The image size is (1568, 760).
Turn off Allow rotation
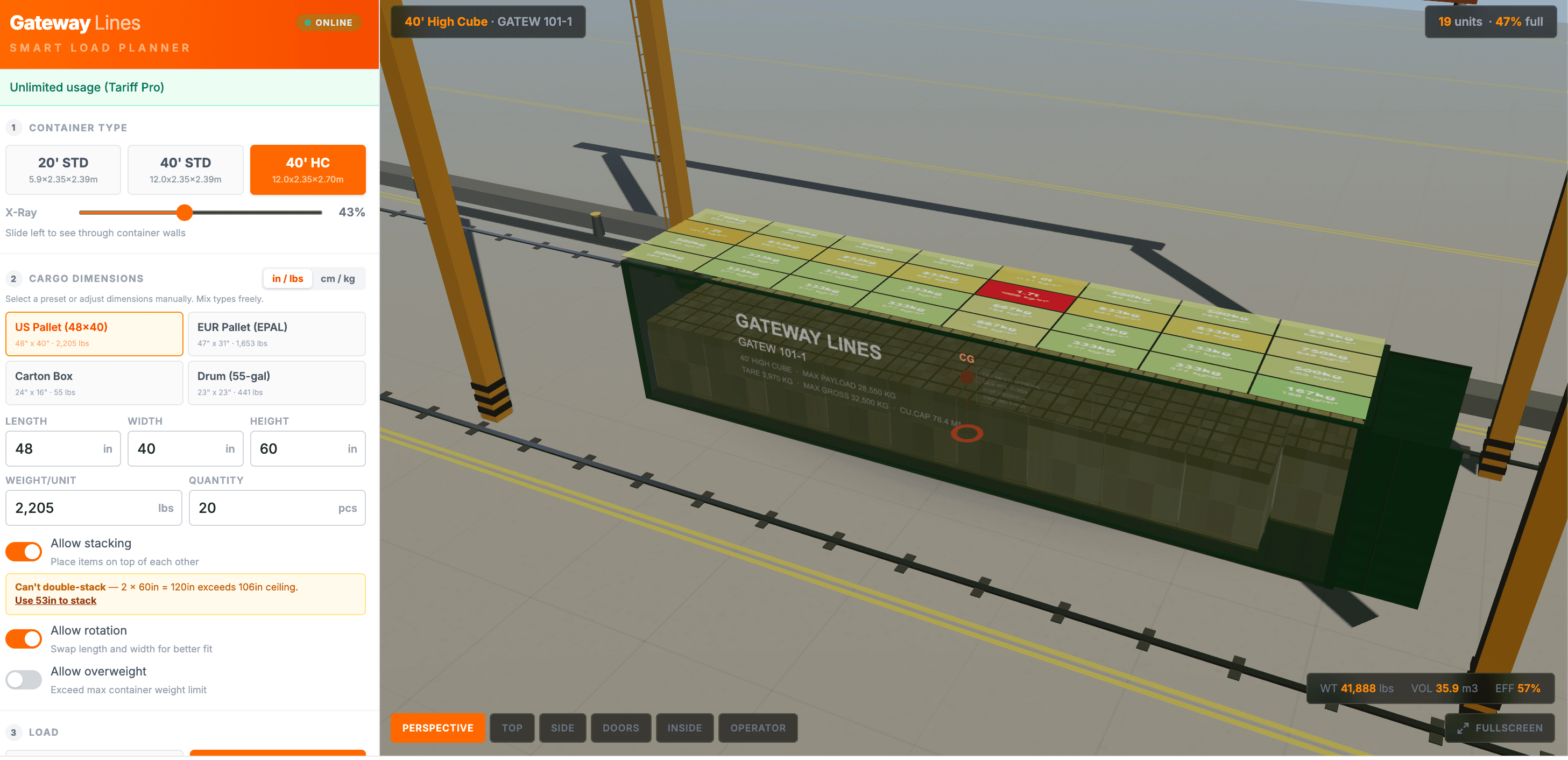[x=23, y=639]
